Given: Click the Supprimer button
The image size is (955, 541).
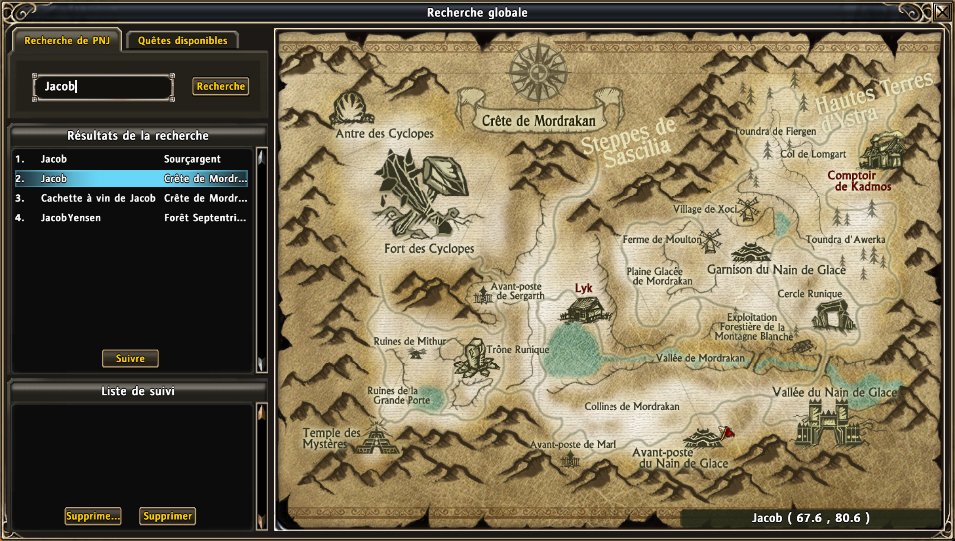Looking at the screenshot, I should coord(167,516).
